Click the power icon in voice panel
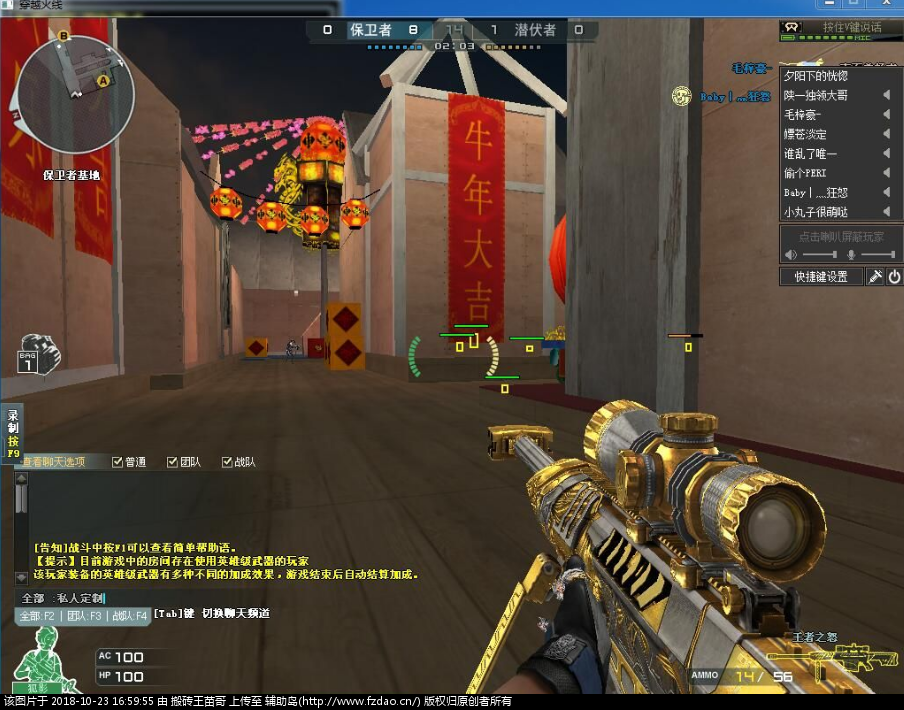 coord(893,276)
